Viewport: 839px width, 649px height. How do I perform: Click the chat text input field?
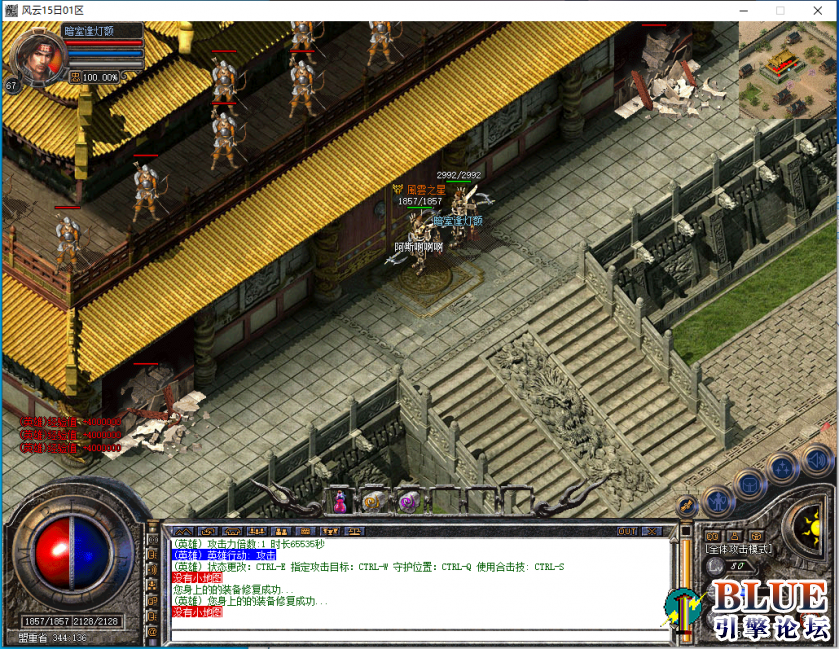coord(420,633)
